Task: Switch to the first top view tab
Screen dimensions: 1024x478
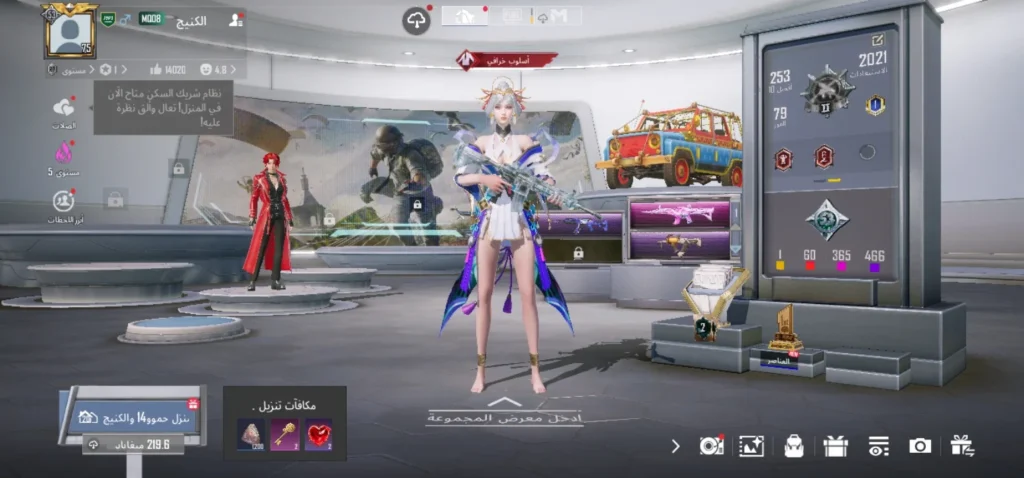Action: 465,15
